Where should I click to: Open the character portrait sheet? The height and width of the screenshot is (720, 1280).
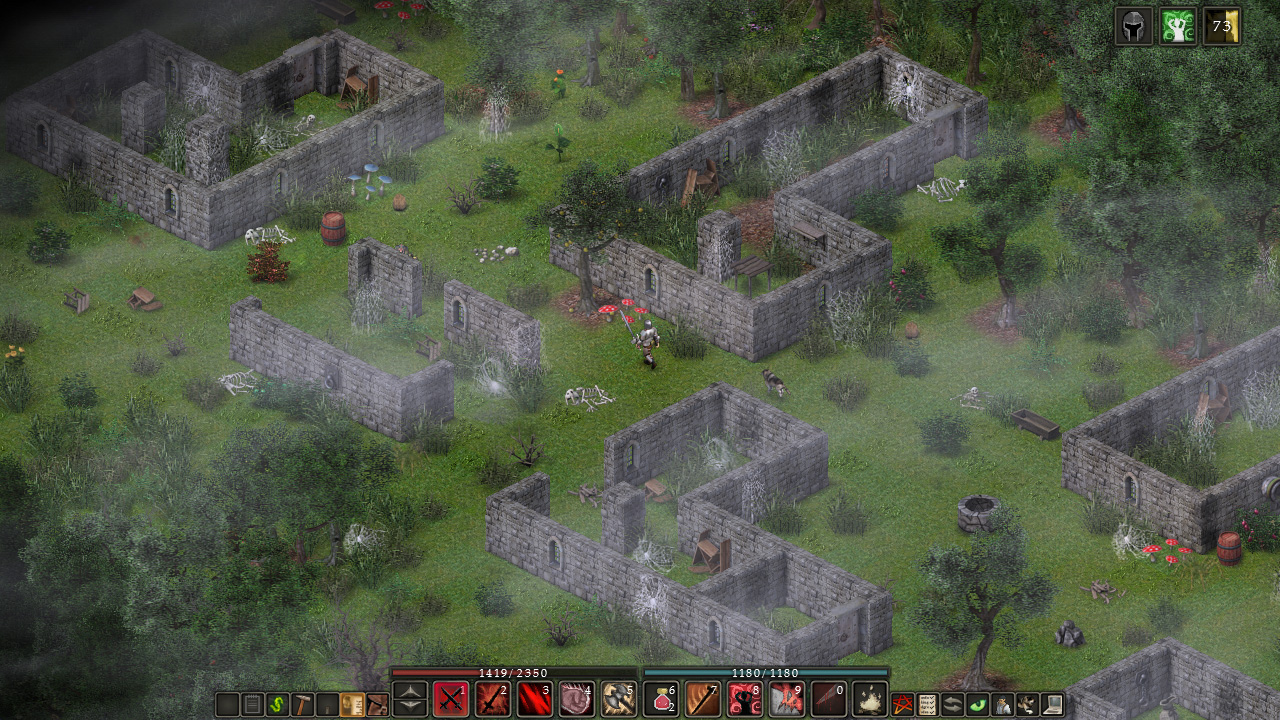click(1002, 704)
